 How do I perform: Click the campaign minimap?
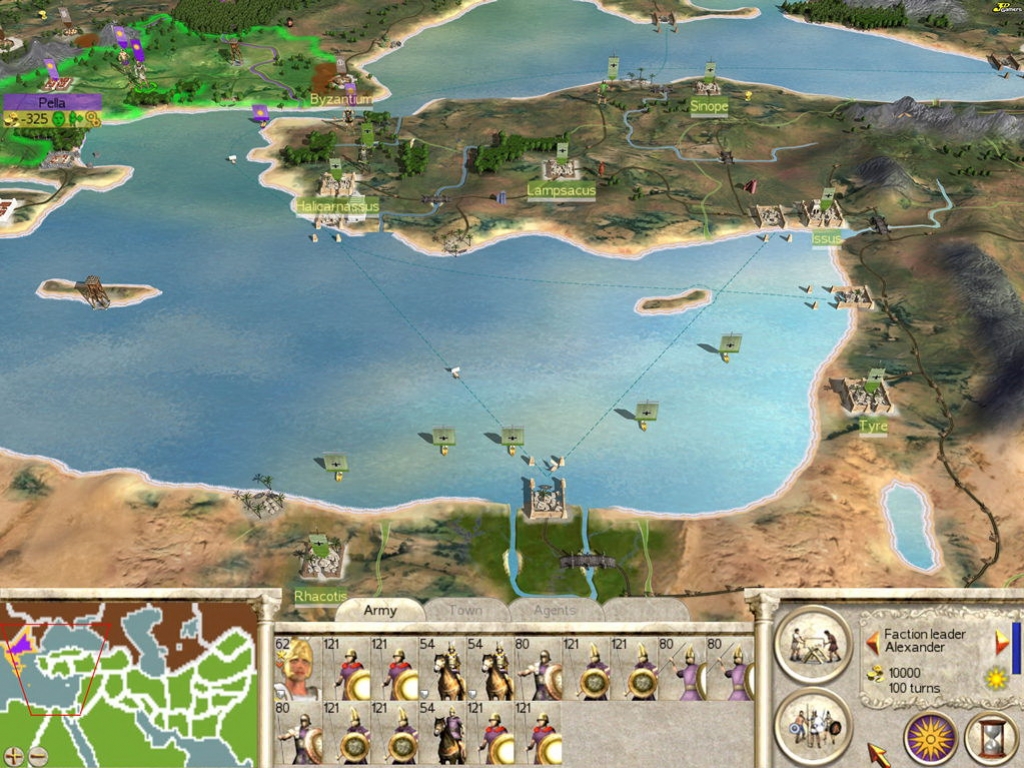[128, 670]
